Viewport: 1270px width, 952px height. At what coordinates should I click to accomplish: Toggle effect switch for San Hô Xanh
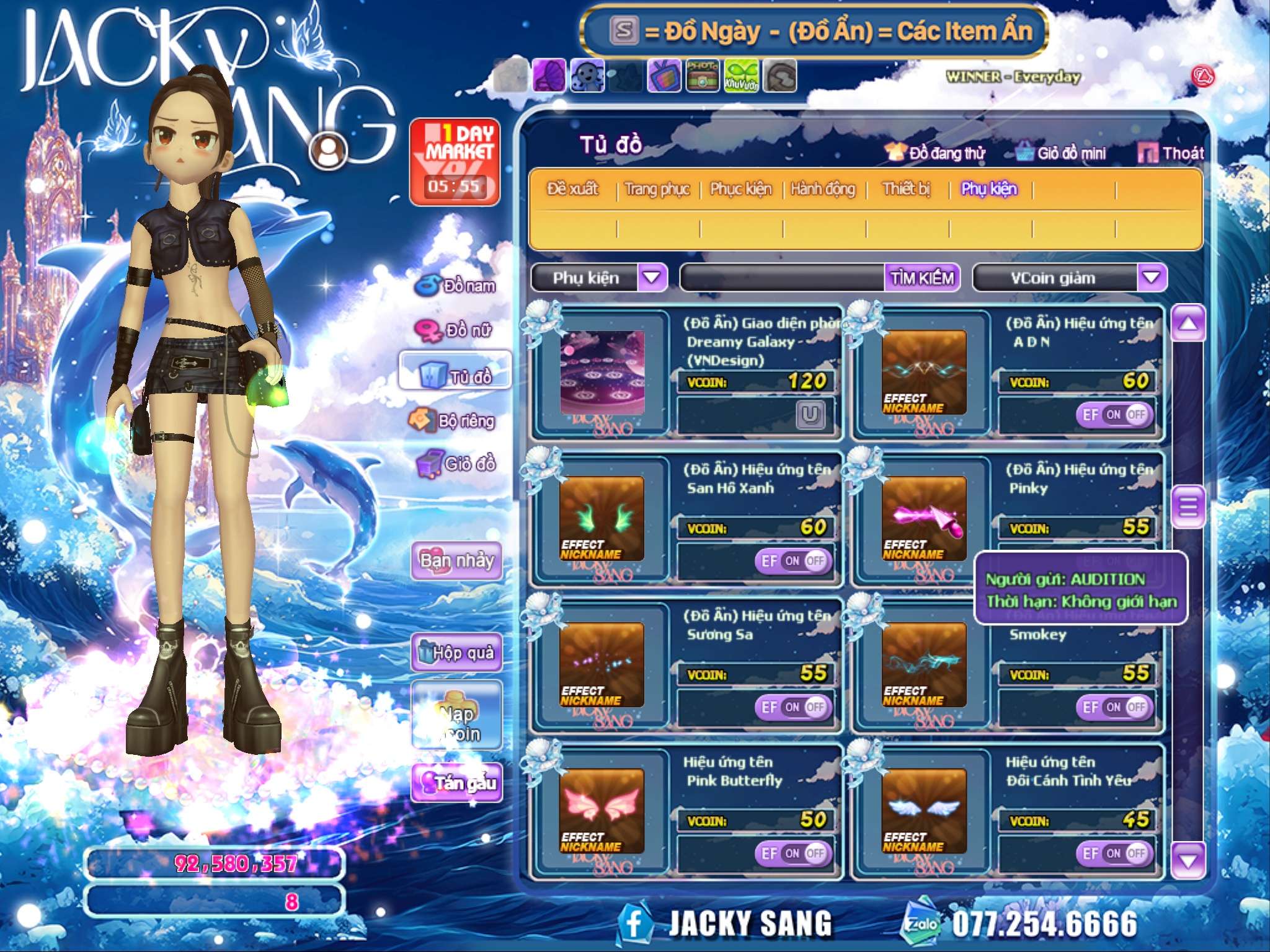click(x=793, y=561)
